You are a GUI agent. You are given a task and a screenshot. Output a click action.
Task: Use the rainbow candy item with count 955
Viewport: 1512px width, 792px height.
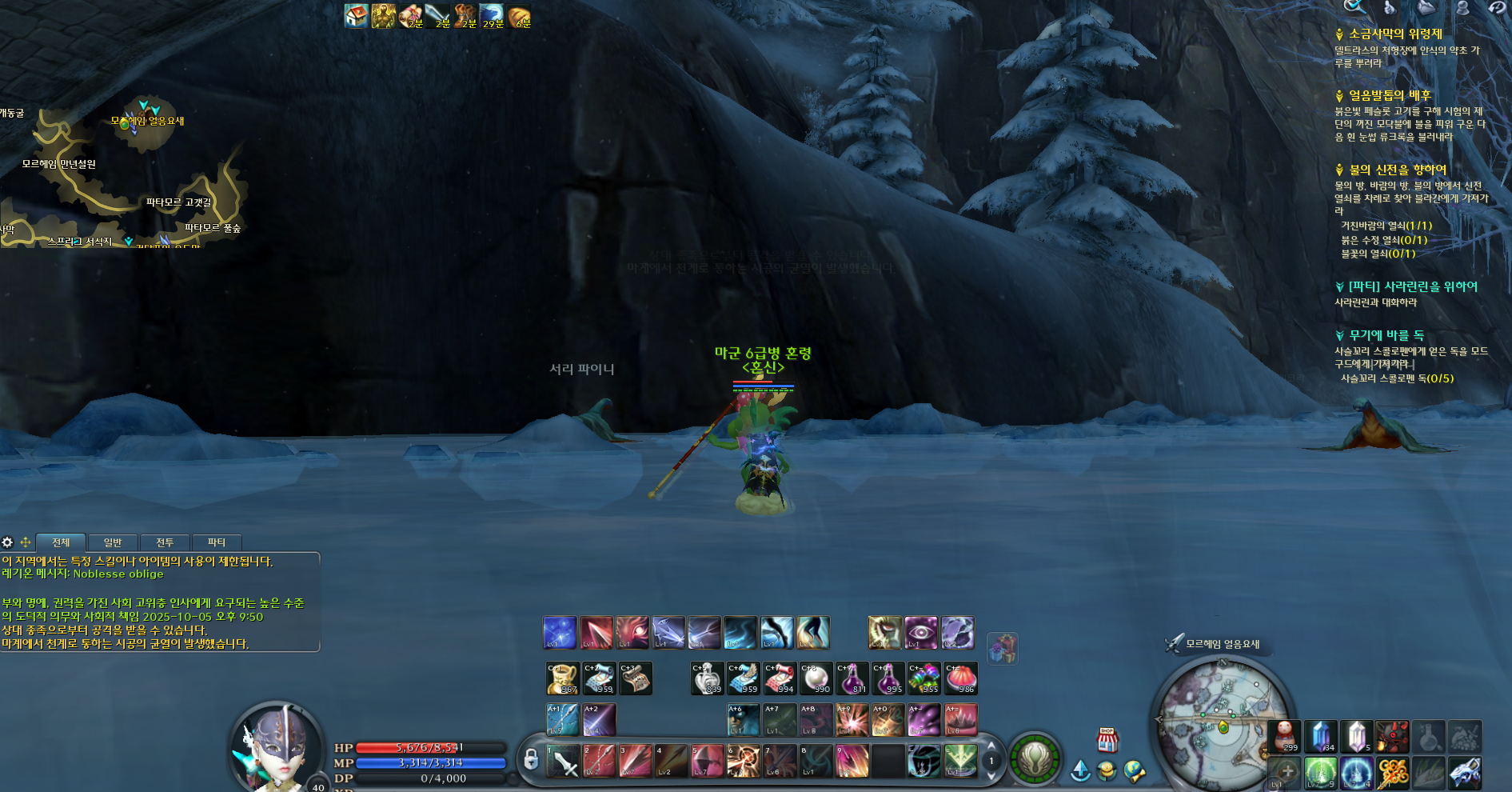924,678
